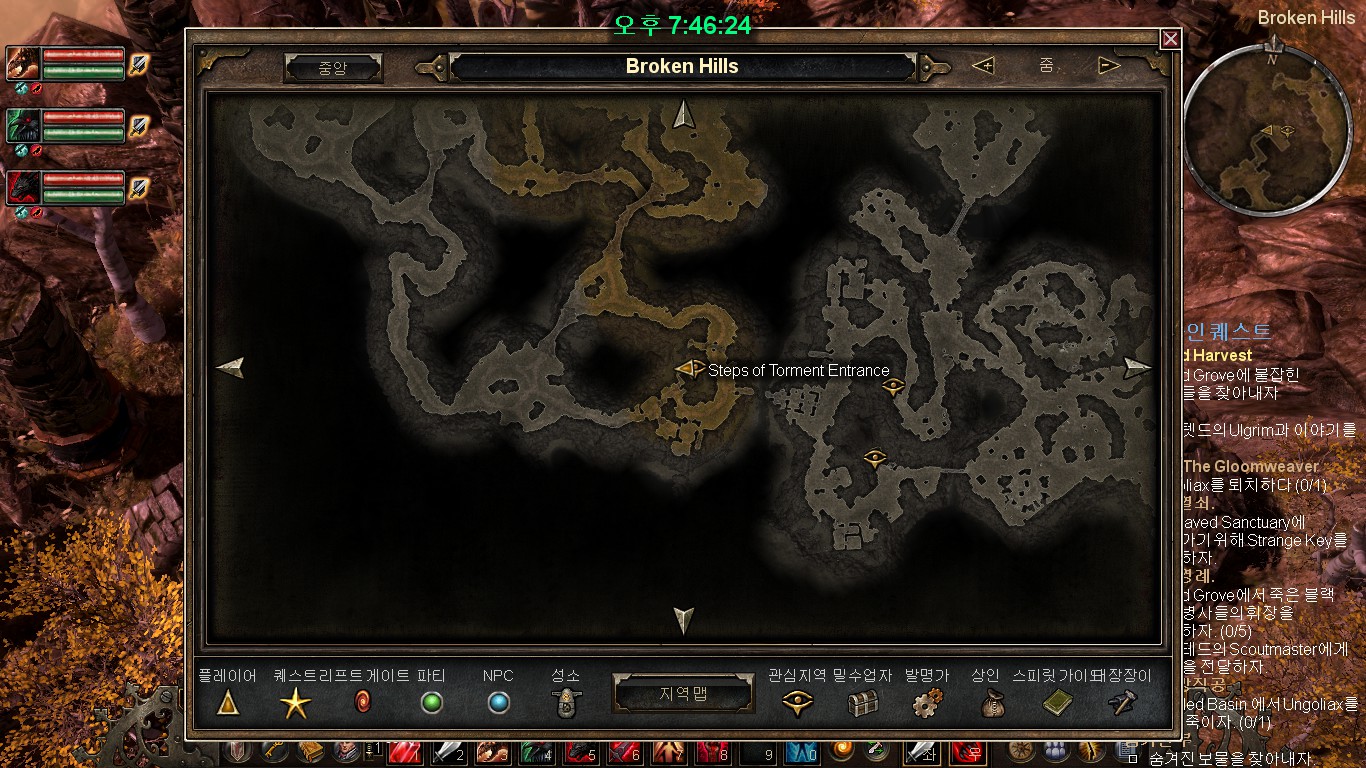Zoom in with the plus arrow
Viewport: 1366px width, 768px height.
pos(983,66)
